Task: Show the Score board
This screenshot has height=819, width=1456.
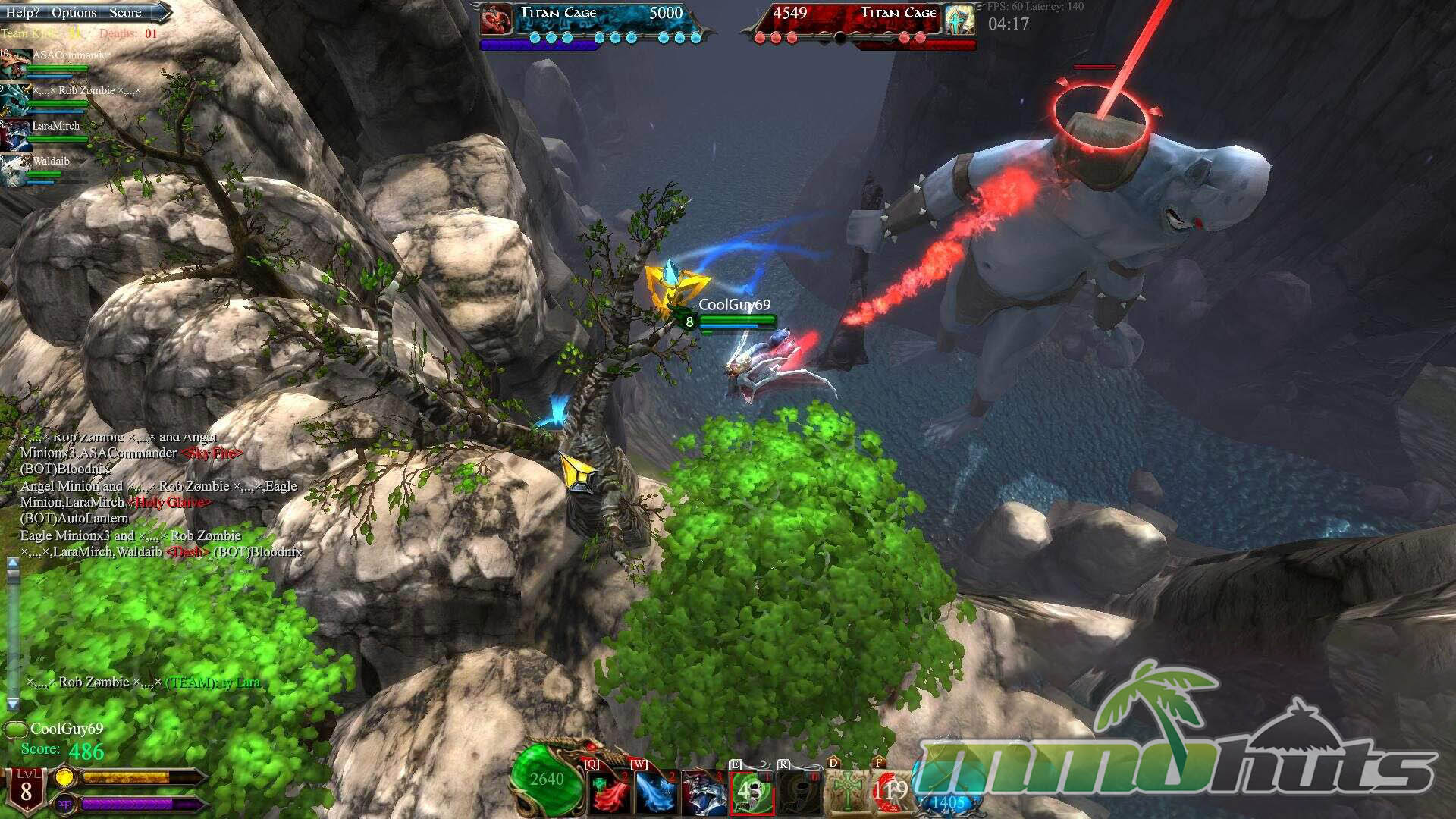Action: point(125,12)
